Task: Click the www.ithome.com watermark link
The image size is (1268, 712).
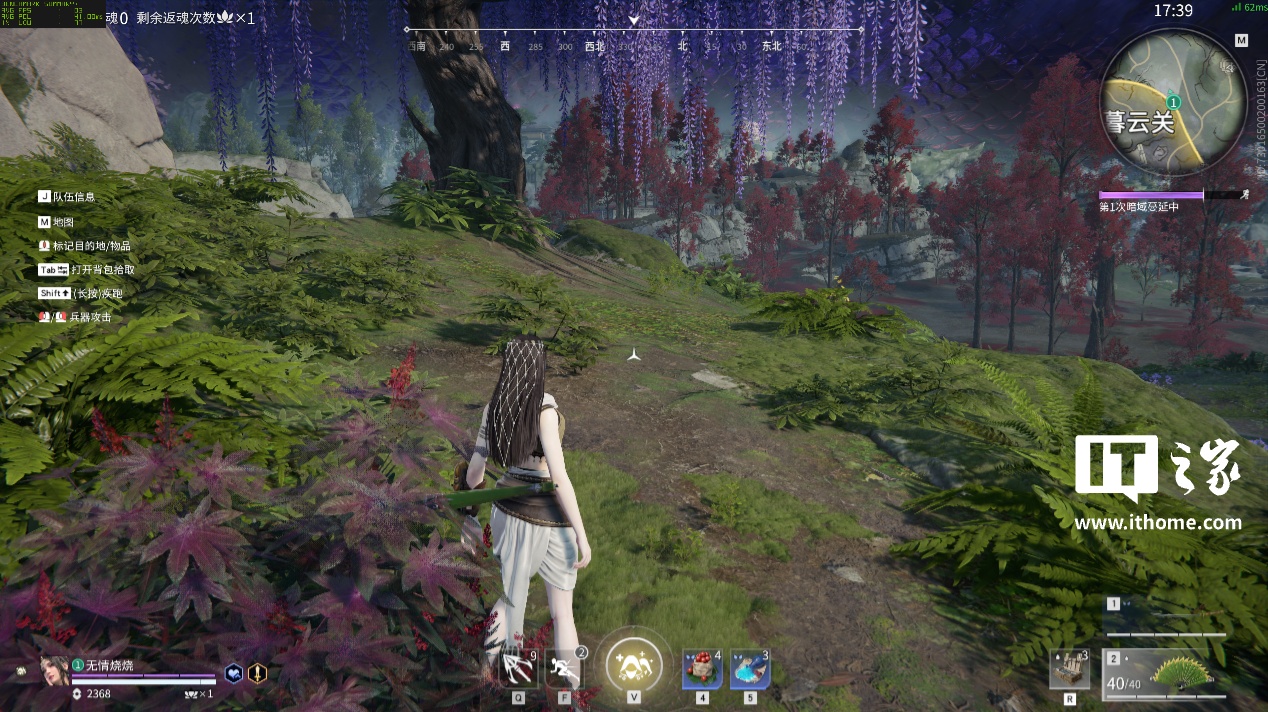Action: point(1158,522)
